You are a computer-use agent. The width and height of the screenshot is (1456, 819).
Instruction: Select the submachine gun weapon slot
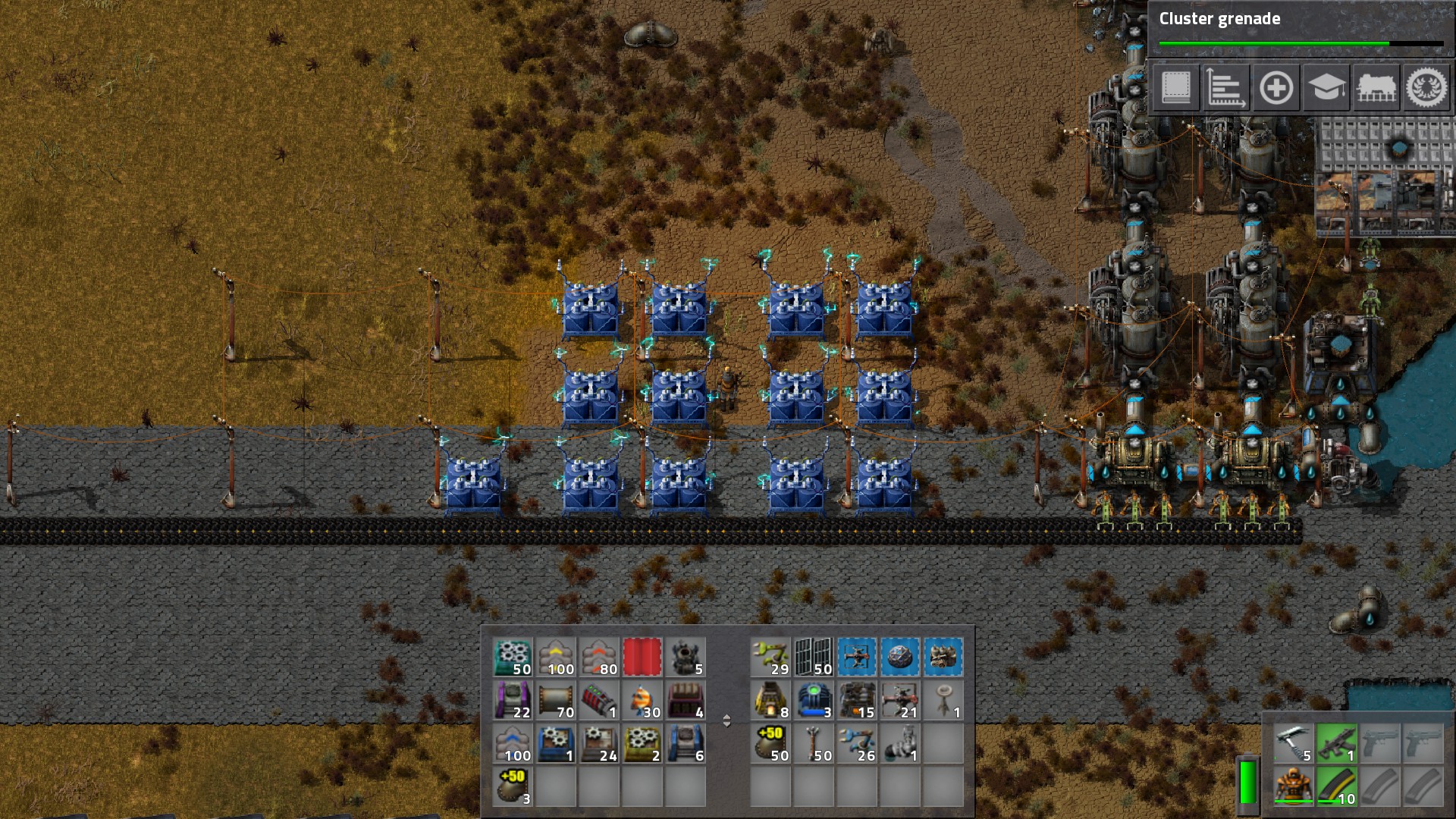(x=1335, y=743)
